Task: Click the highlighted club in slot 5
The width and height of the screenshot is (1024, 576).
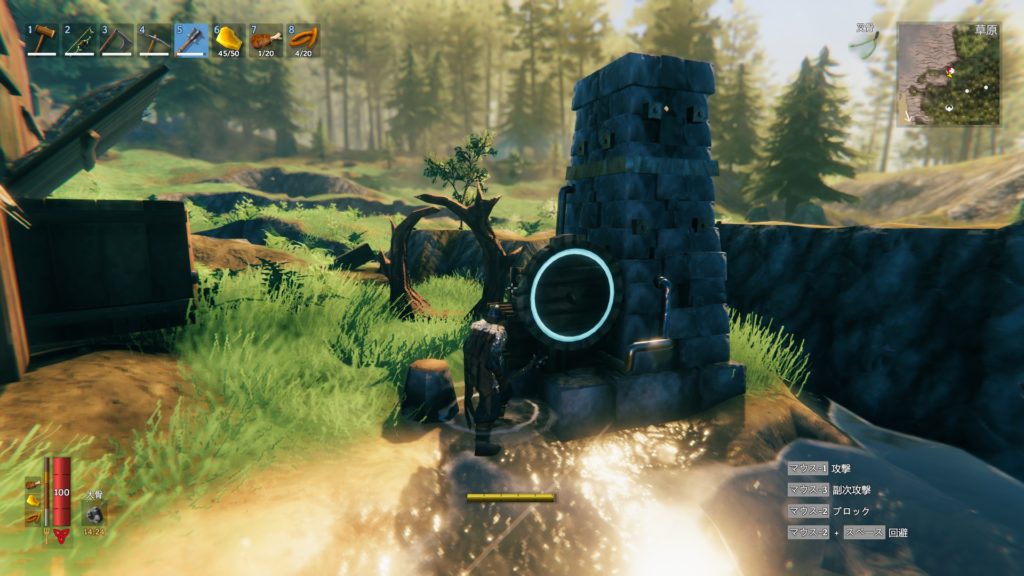Action: click(191, 41)
